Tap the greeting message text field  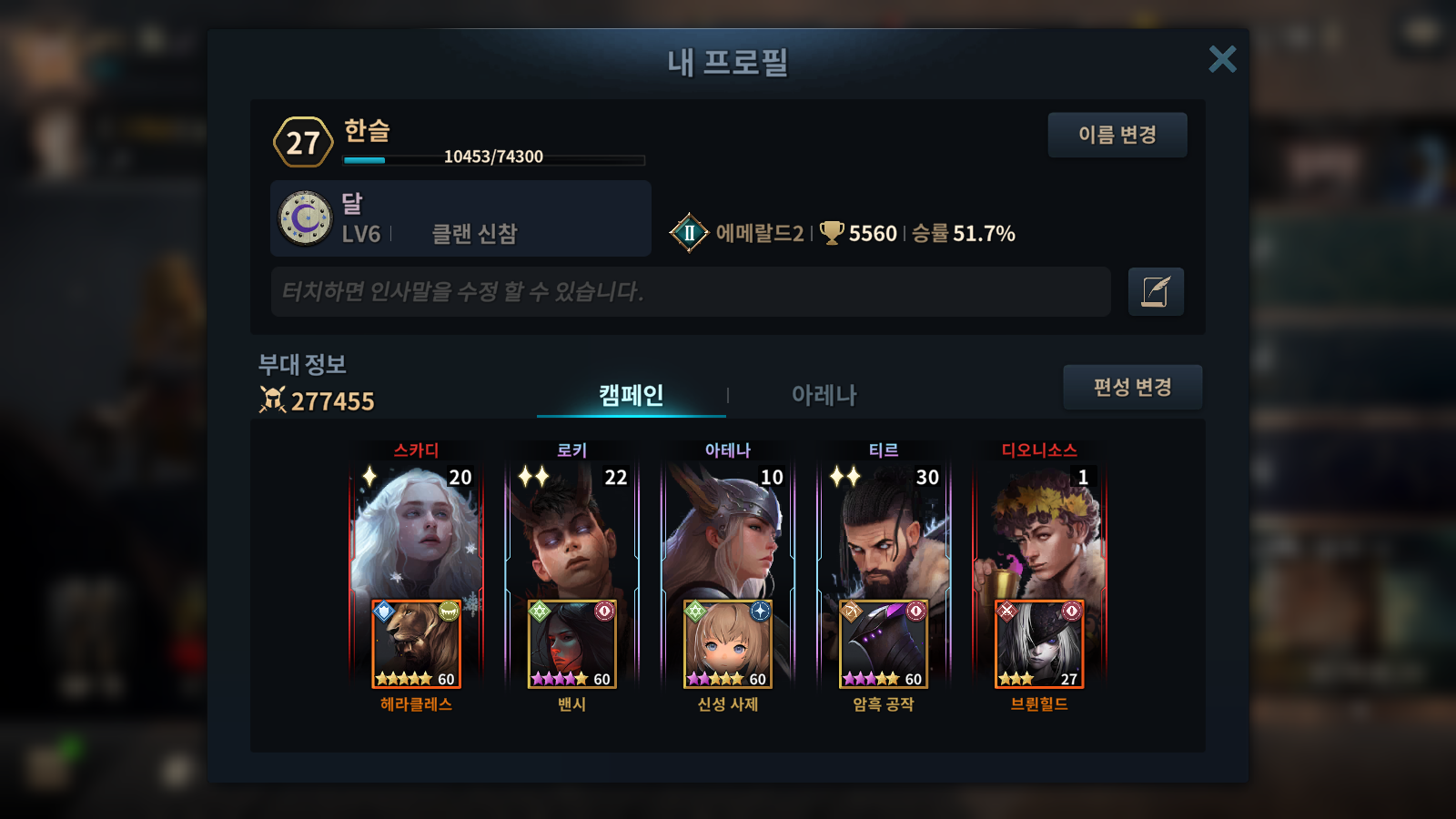point(690,291)
